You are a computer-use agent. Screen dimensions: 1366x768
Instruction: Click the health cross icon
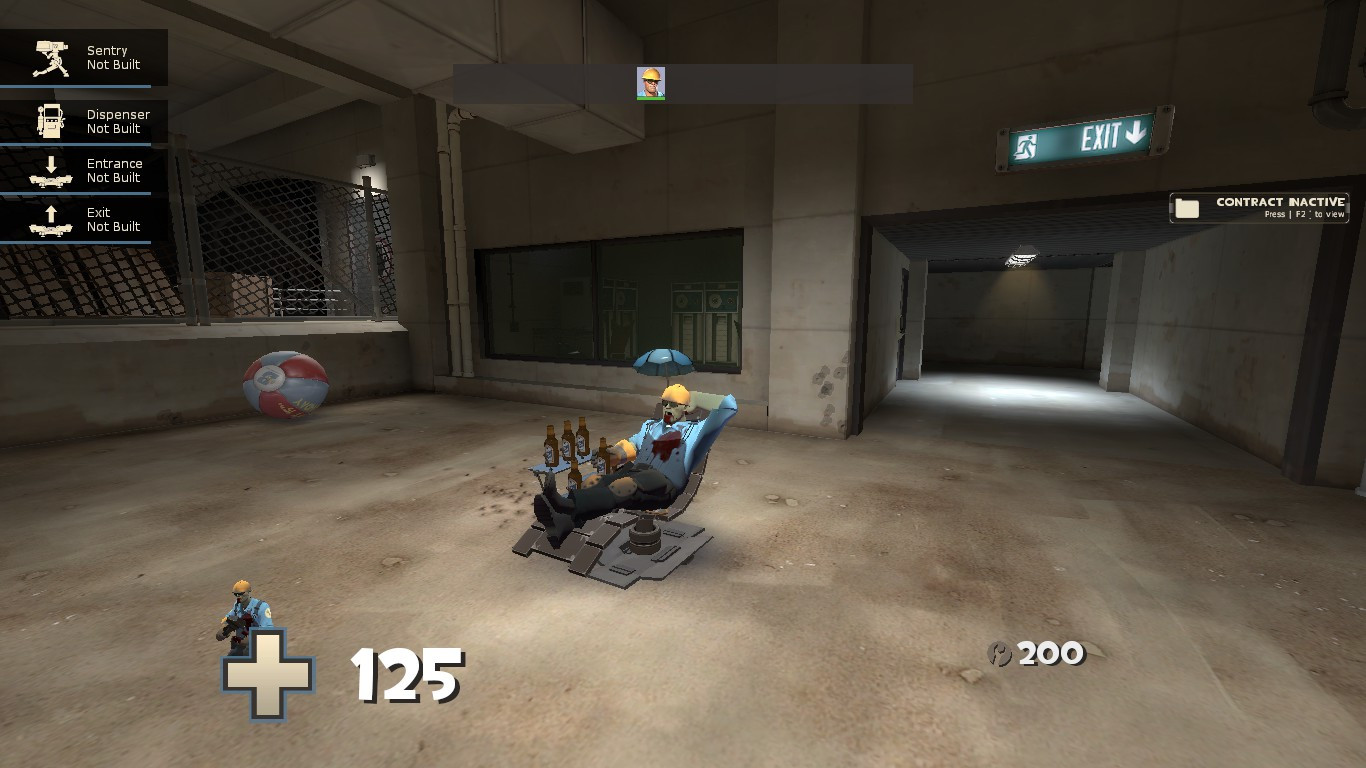point(268,673)
